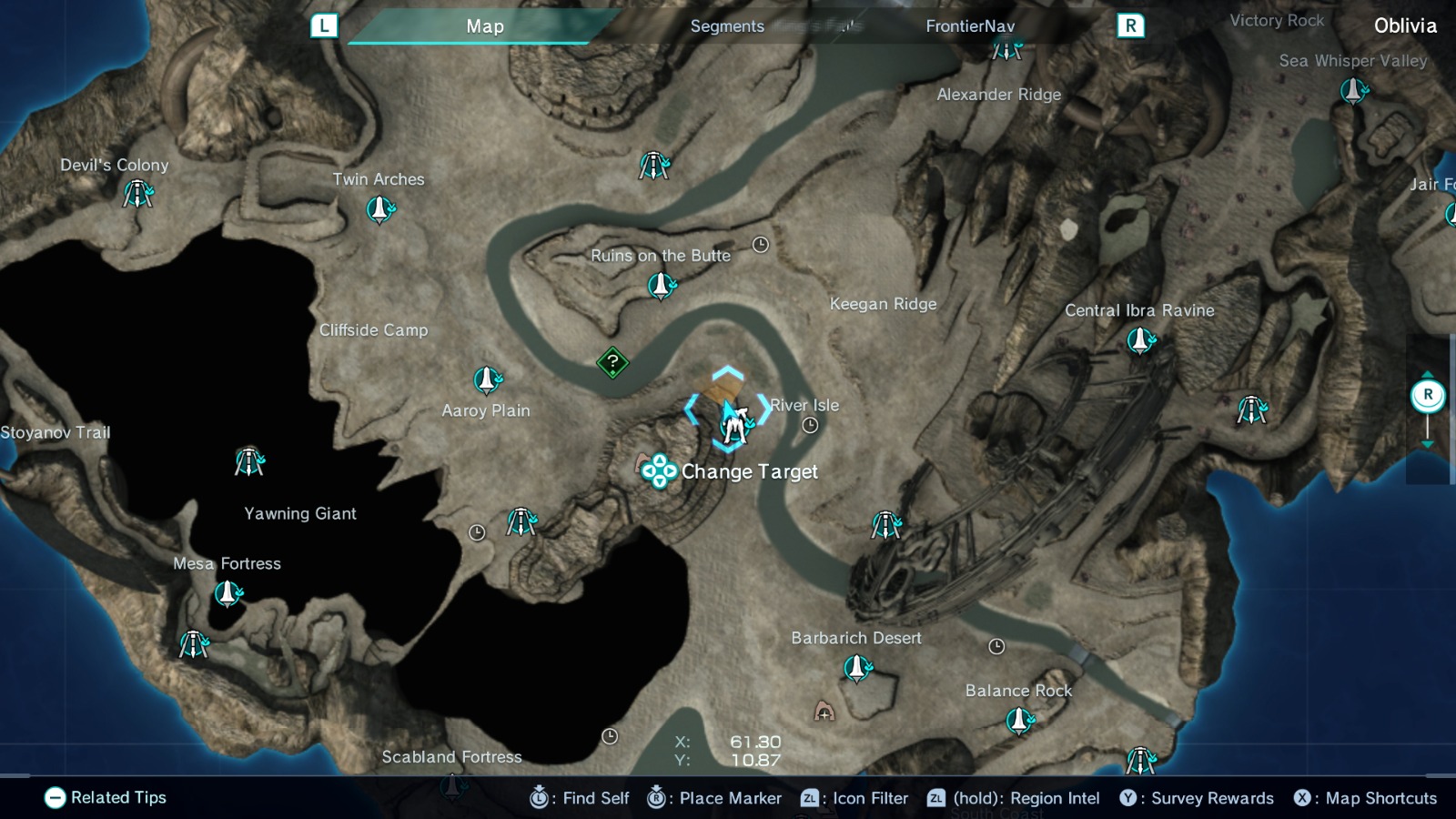Select the cave icon in Barbarich Desert
Screen dimensions: 1456x819
[x=824, y=713]
